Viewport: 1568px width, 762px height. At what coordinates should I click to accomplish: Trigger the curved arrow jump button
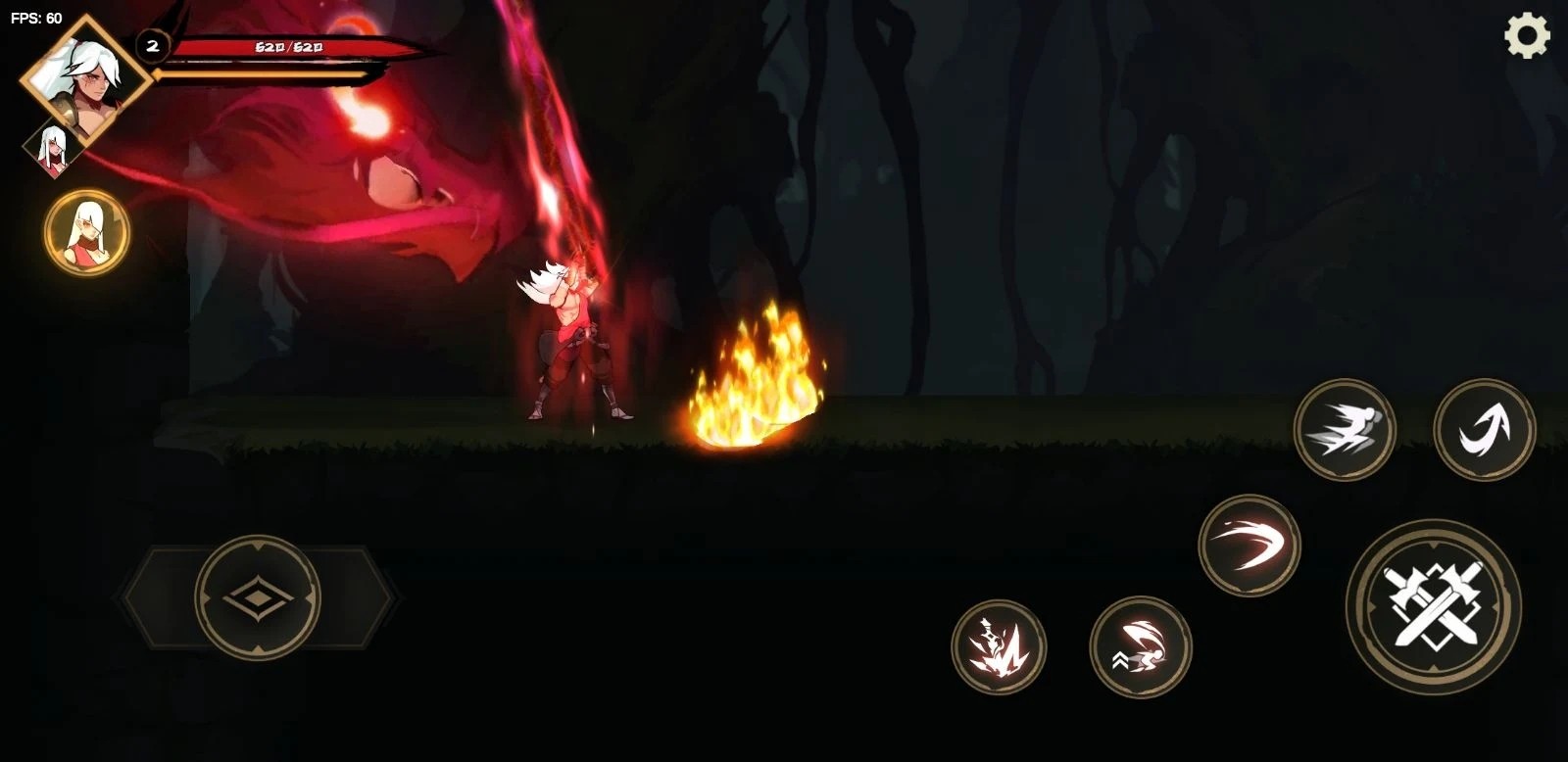coord(1484,429)
